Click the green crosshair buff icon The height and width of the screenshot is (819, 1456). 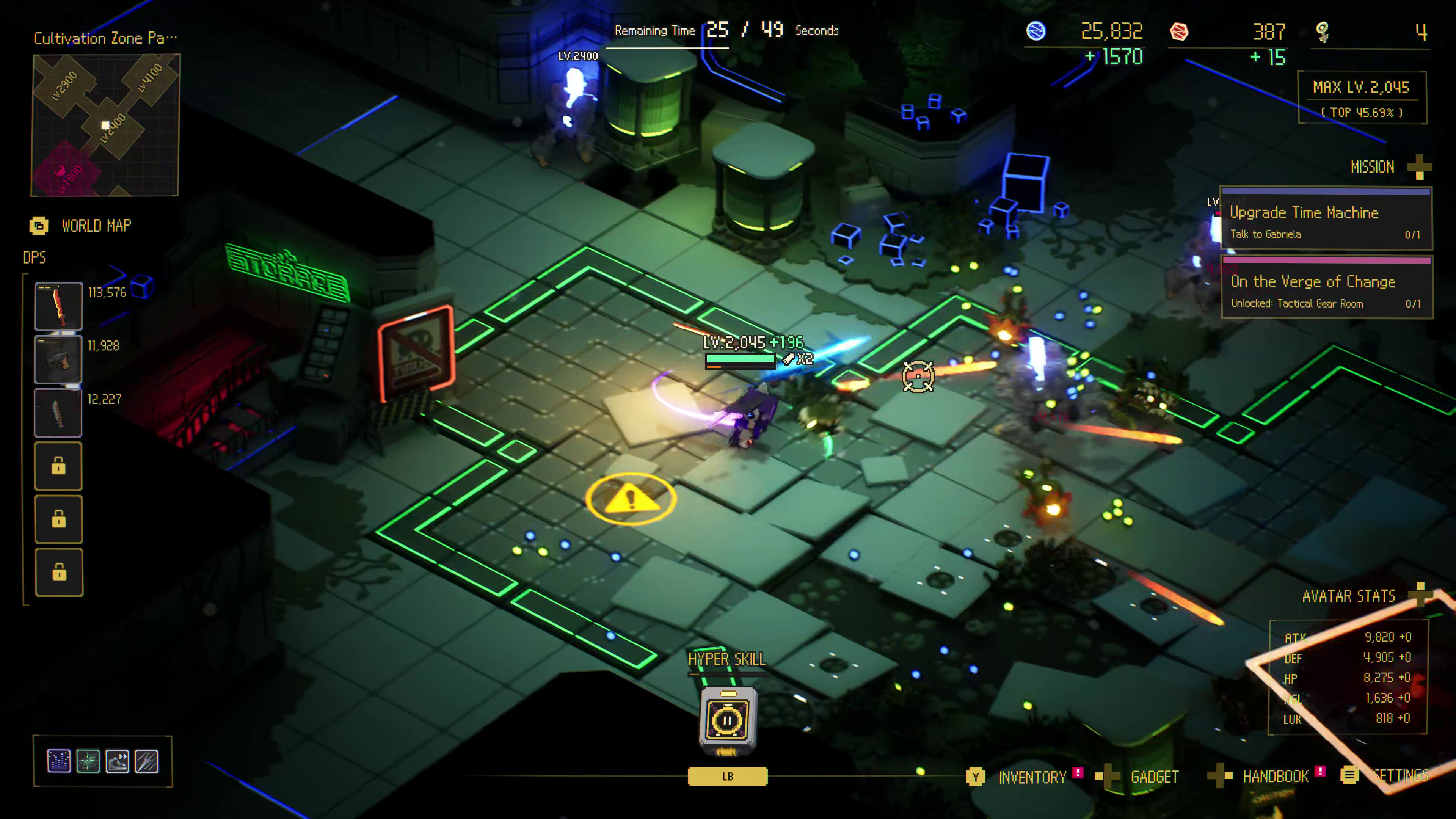point(88,761)
